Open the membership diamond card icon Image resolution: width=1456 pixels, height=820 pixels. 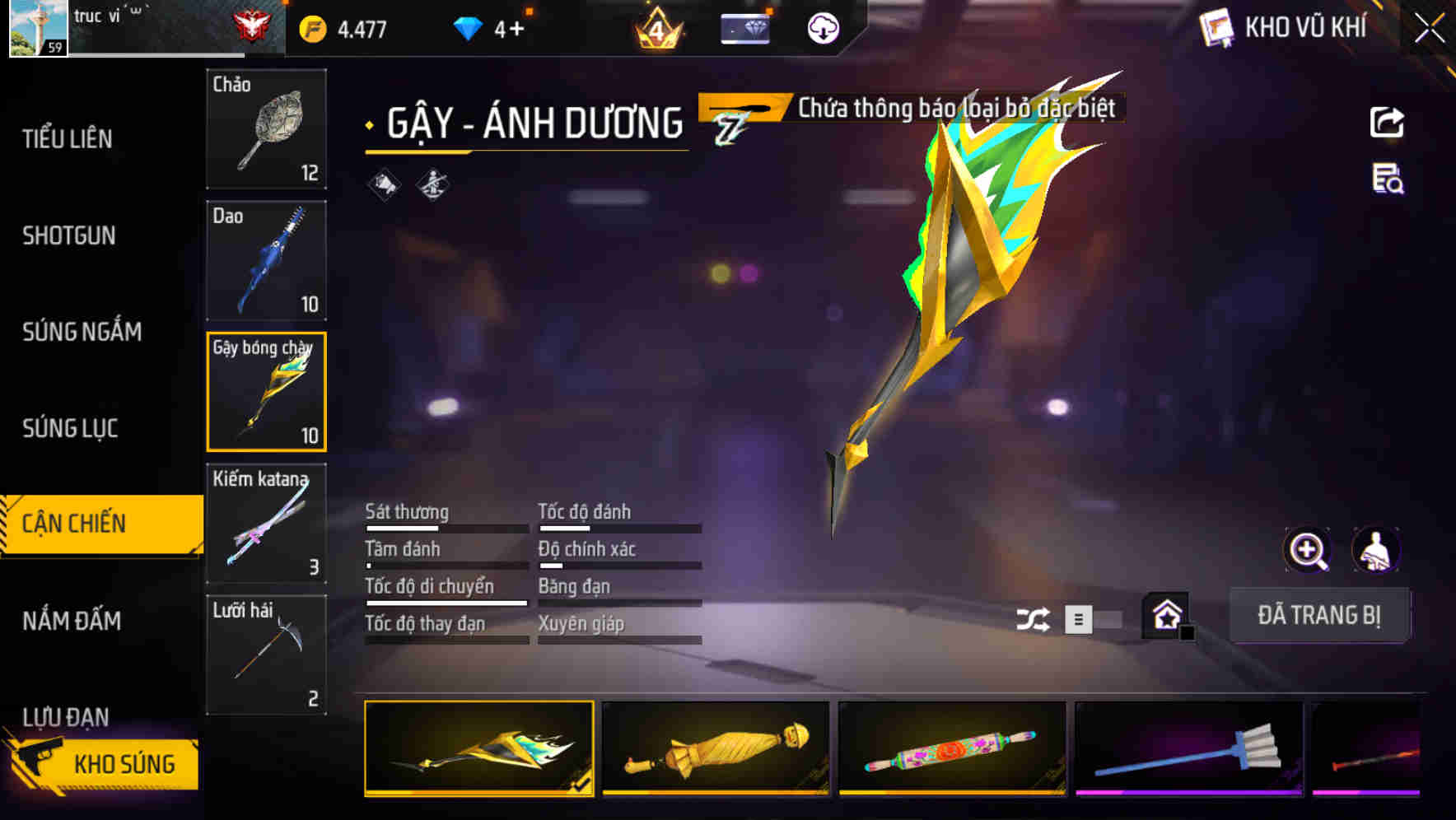(x=746, y=27)
